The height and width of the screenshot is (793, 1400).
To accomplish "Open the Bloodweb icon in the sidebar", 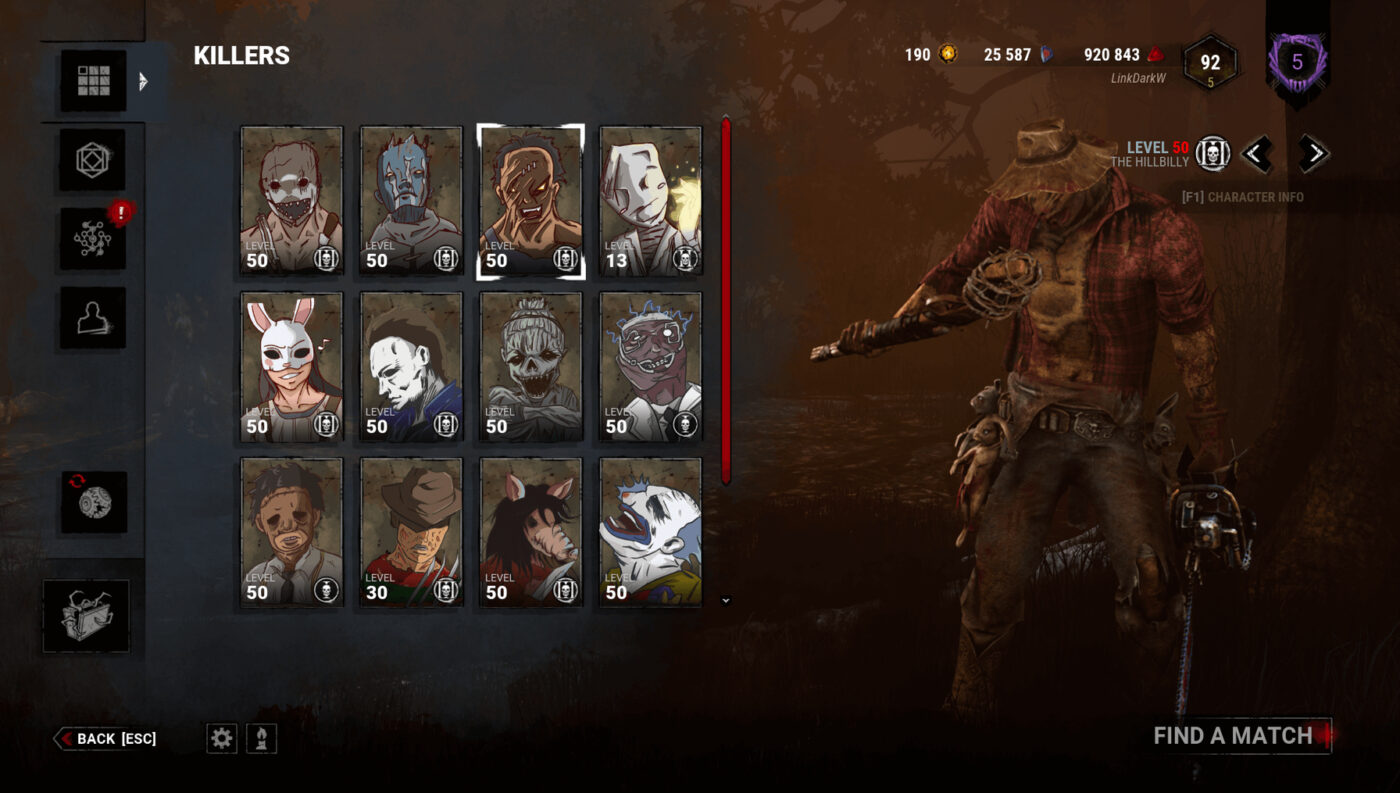I will click(x=92, y=240).
